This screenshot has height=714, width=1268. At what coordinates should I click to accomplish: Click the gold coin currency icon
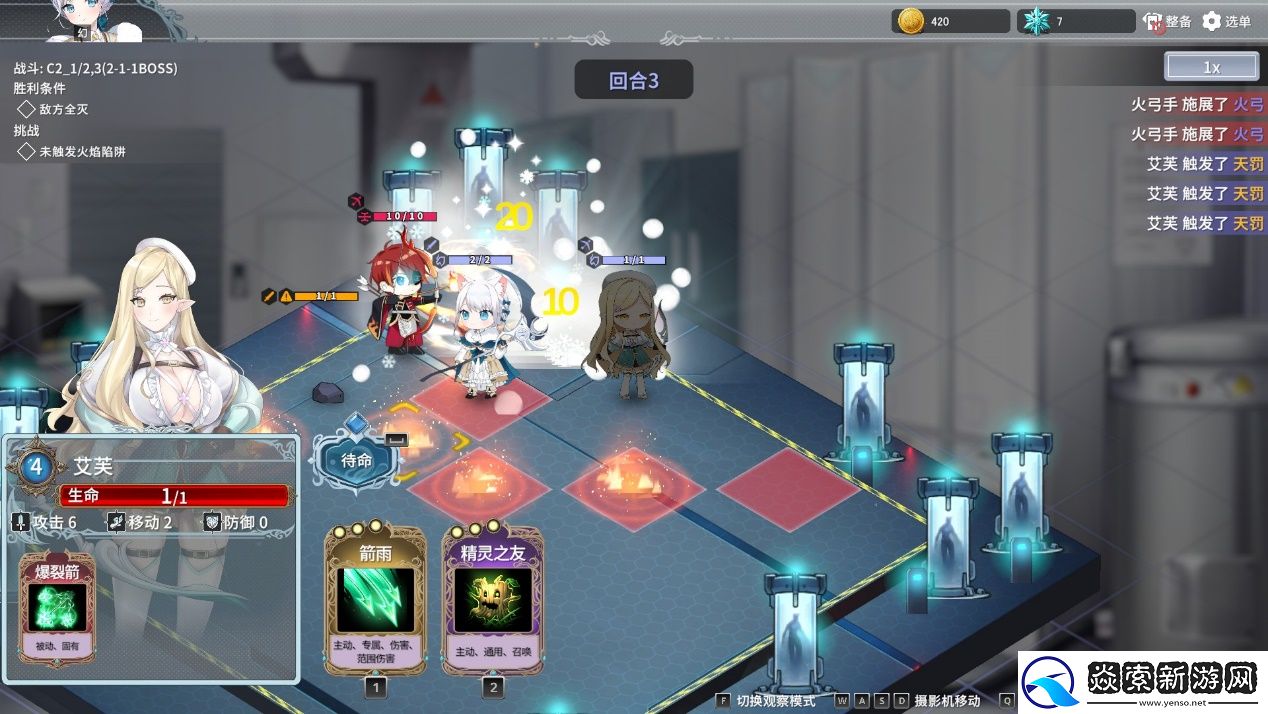coord(910,21)
